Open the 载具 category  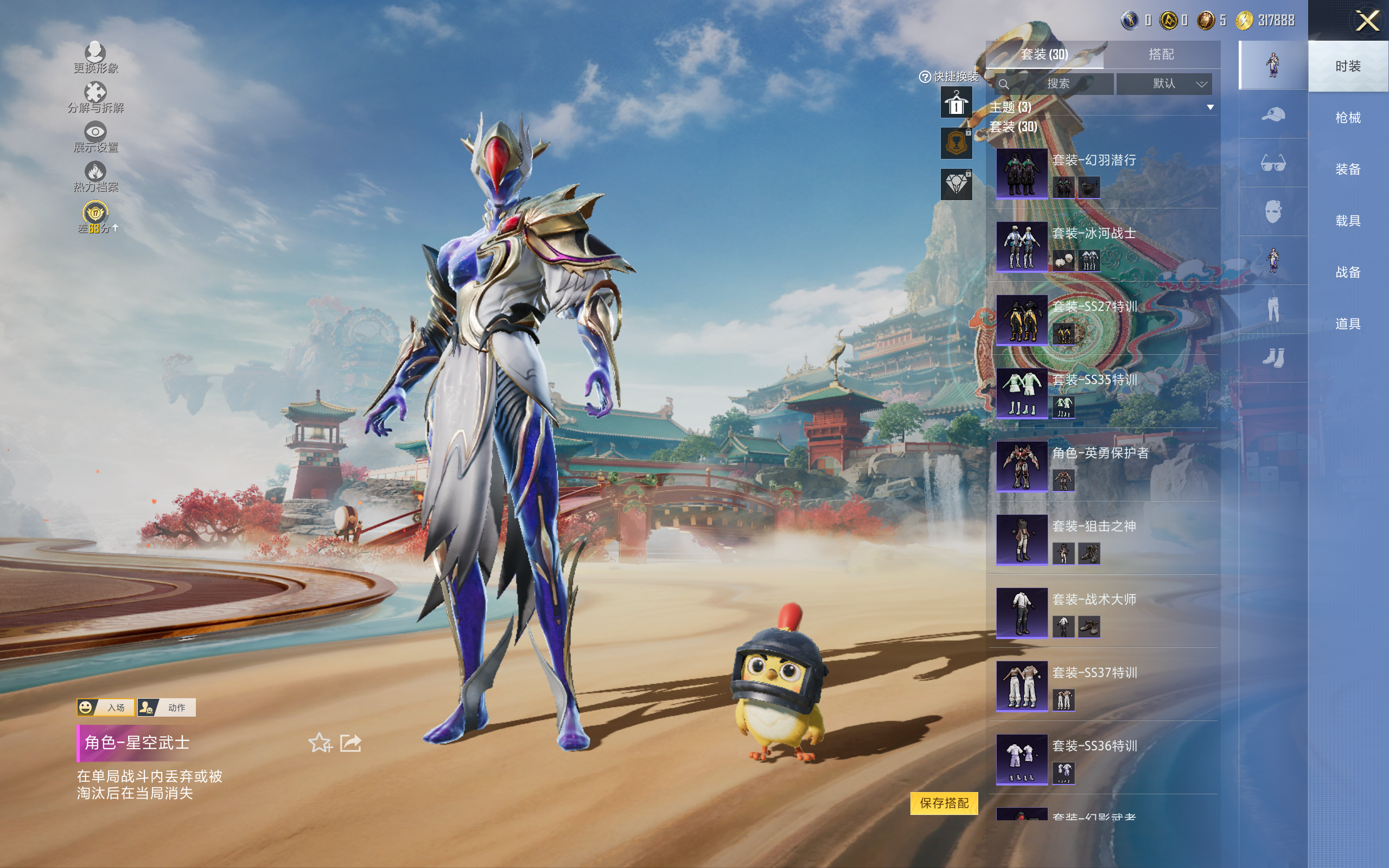coord(1347,221)
